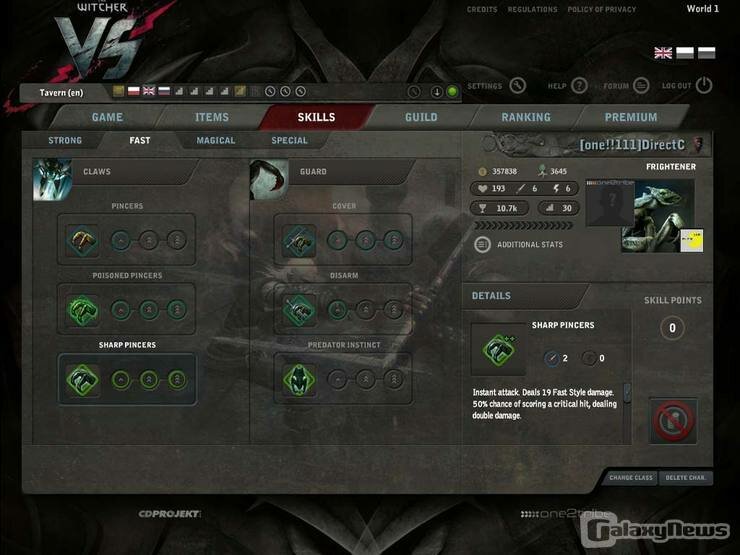Screen dimensions: 740x555
Task: Choose the Poisoned Pincers skill icon
Action: (x=82, y=309)
